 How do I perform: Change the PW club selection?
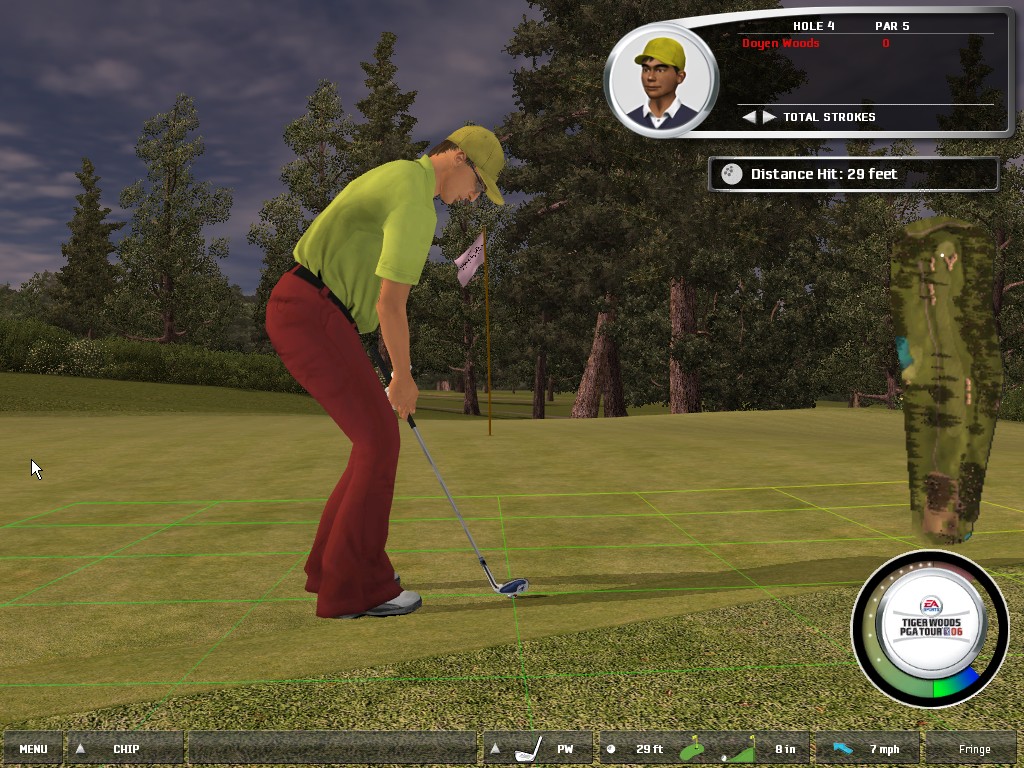click(x=539, y=749)
